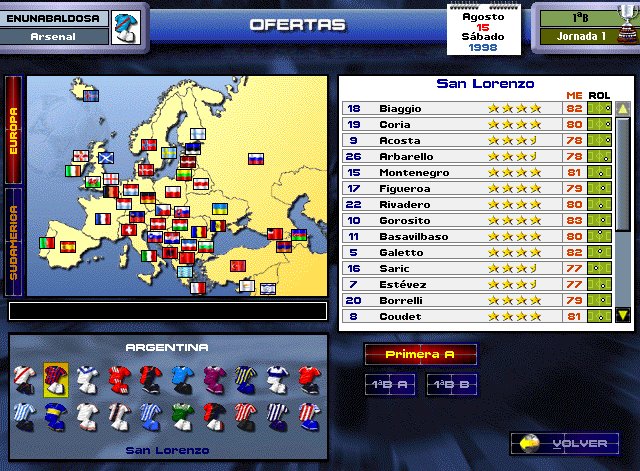Select the France flag on the map
This screenshot has height=471, width=640.
pyautogui.click(x=103, y=218)
